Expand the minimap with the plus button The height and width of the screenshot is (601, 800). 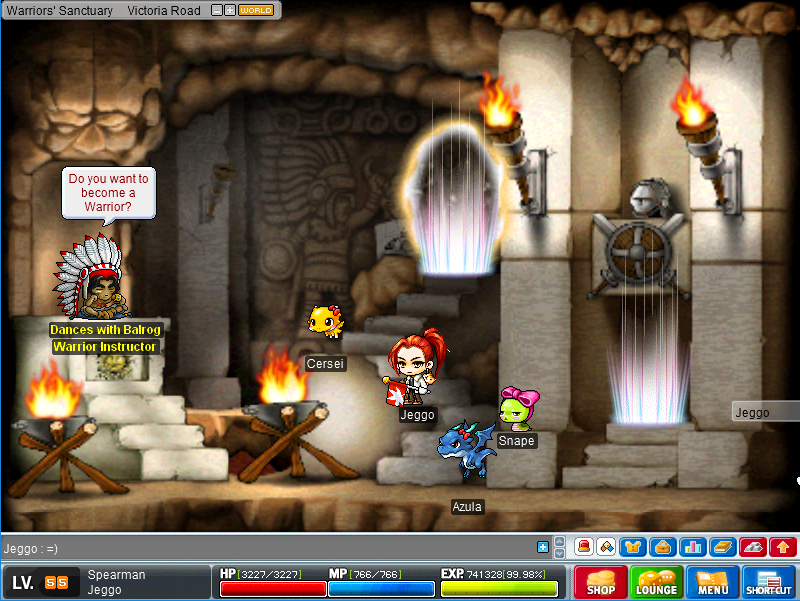(x=230, y=10)
